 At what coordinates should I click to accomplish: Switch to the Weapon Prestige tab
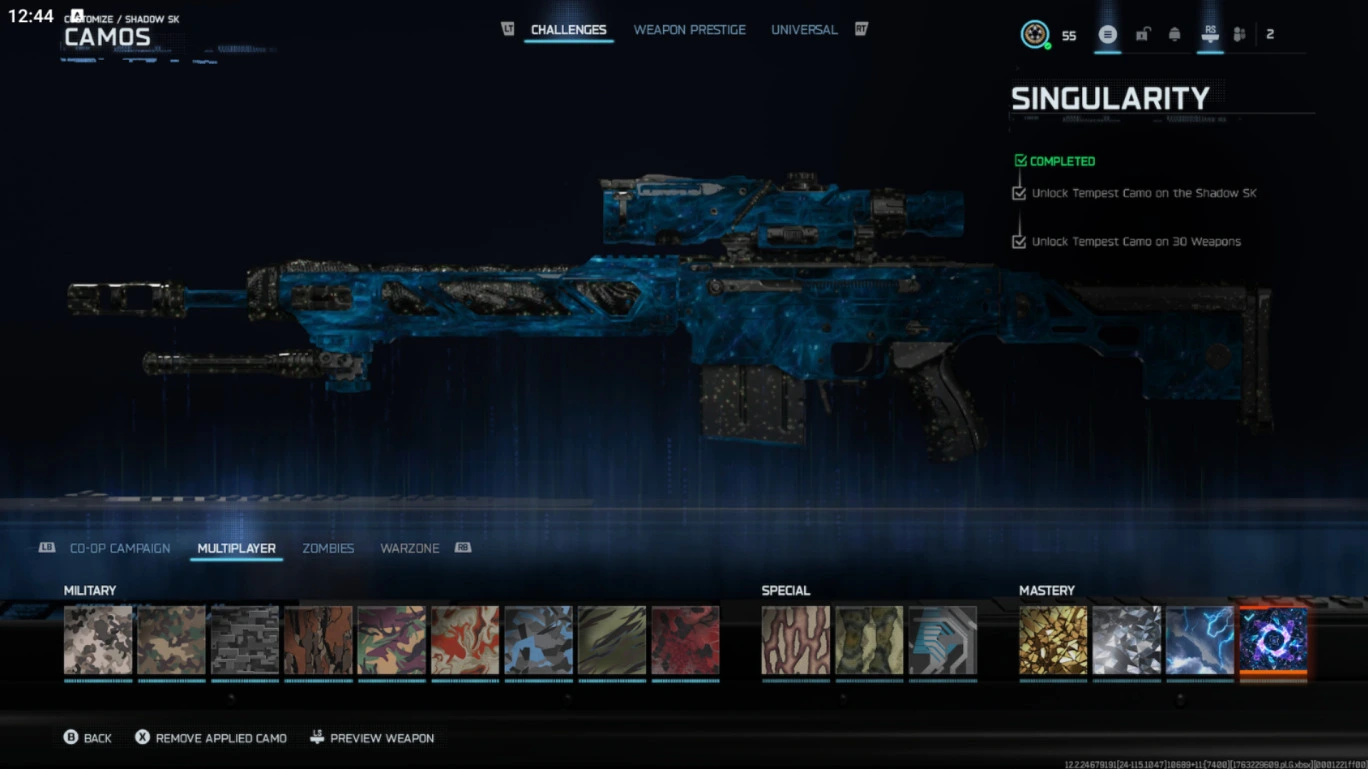[x=690, y=29]
